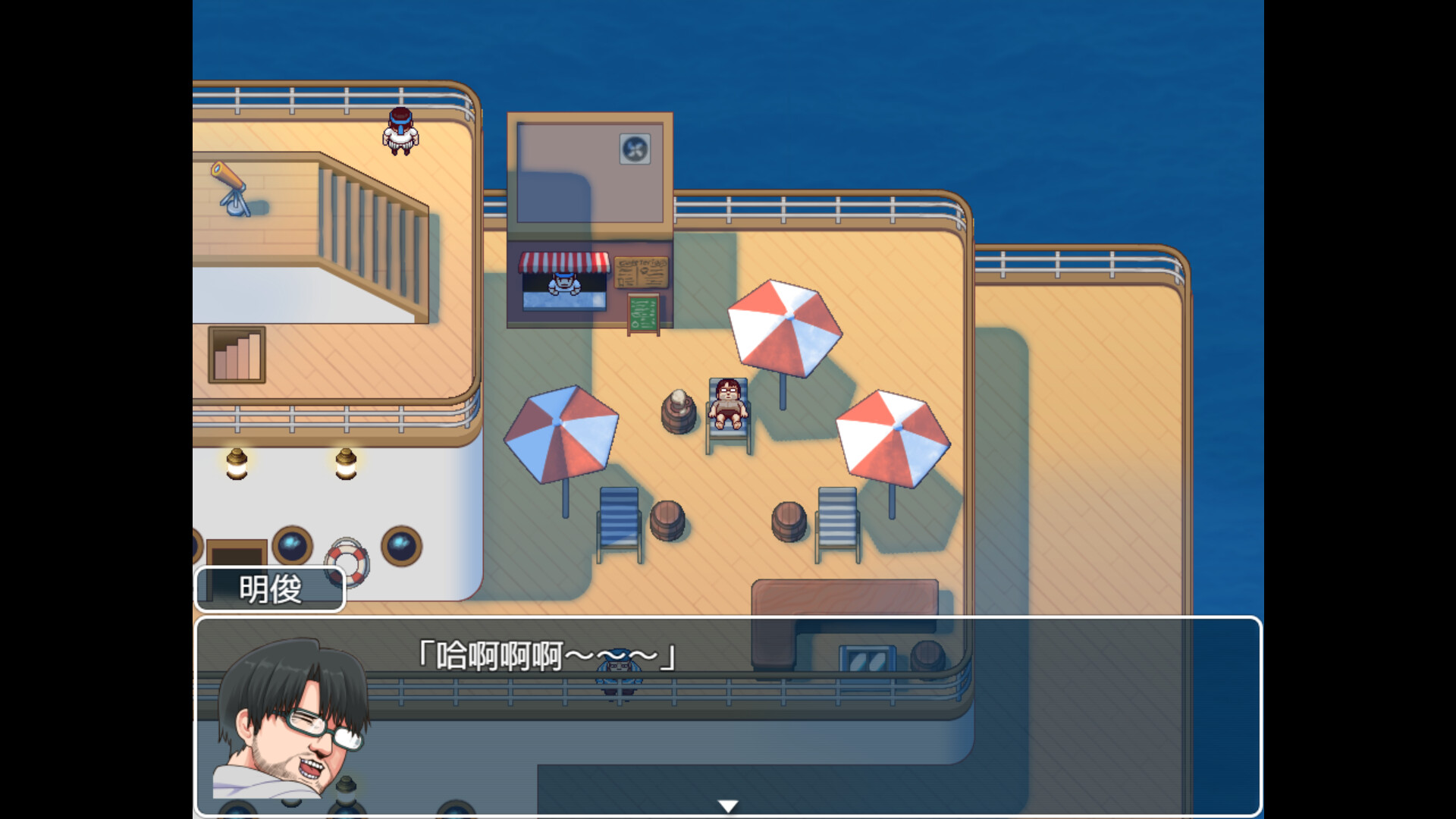
Task: Click the telescope on the upper deck
Action: point(231,190)
